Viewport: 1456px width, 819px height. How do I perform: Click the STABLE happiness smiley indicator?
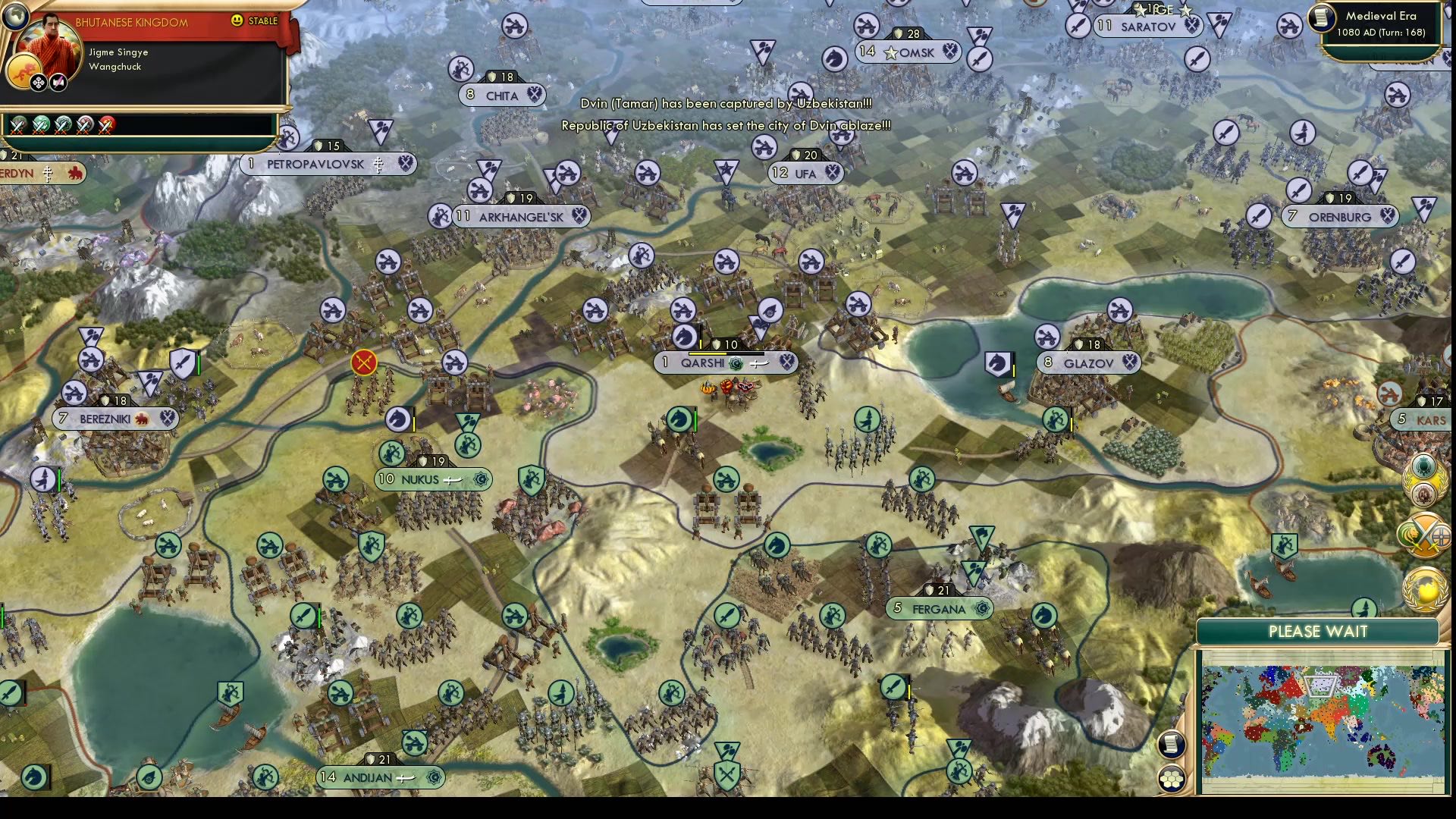[x=237, y=21]
